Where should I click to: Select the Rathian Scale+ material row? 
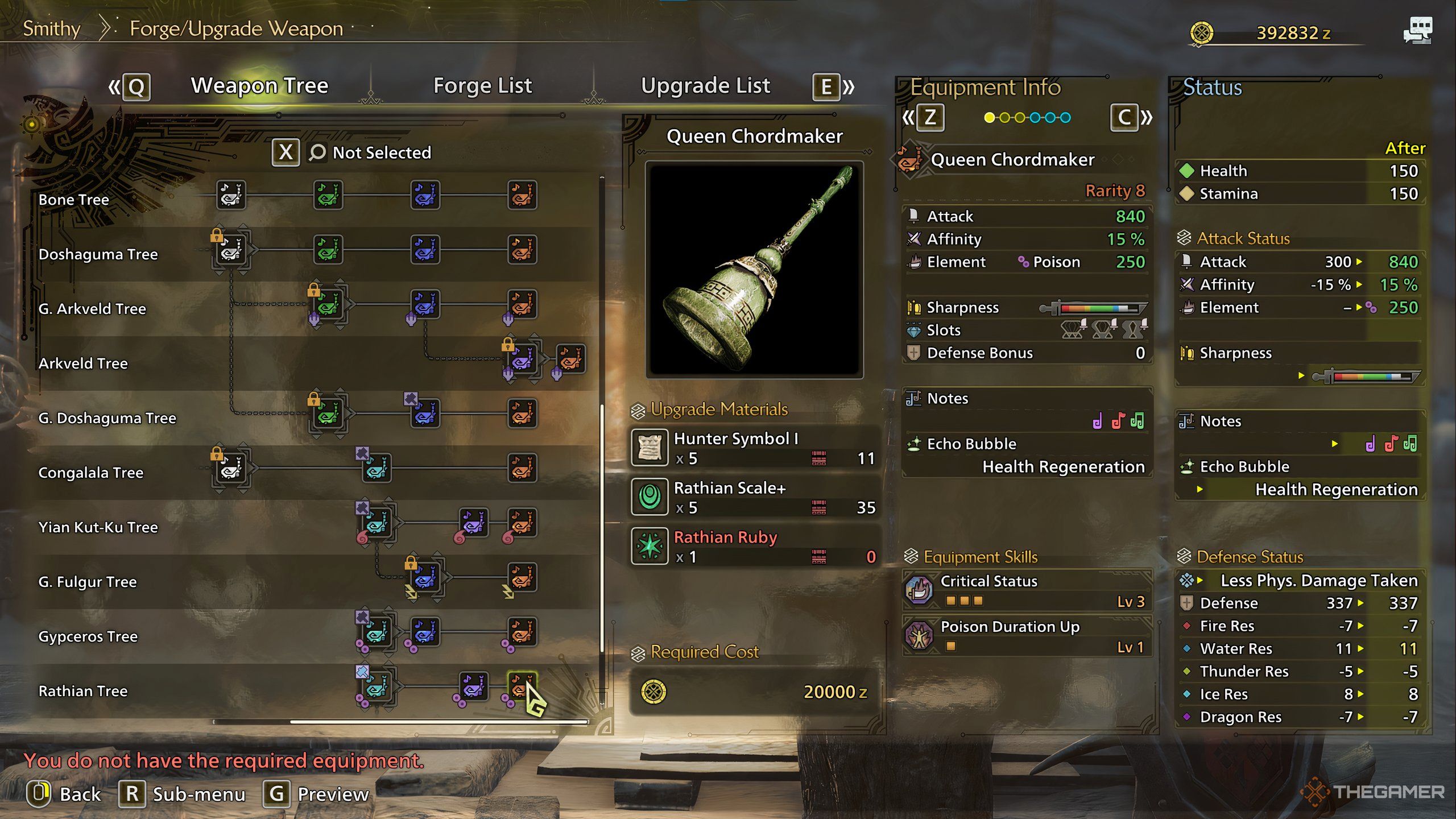[x=754, y=497]
